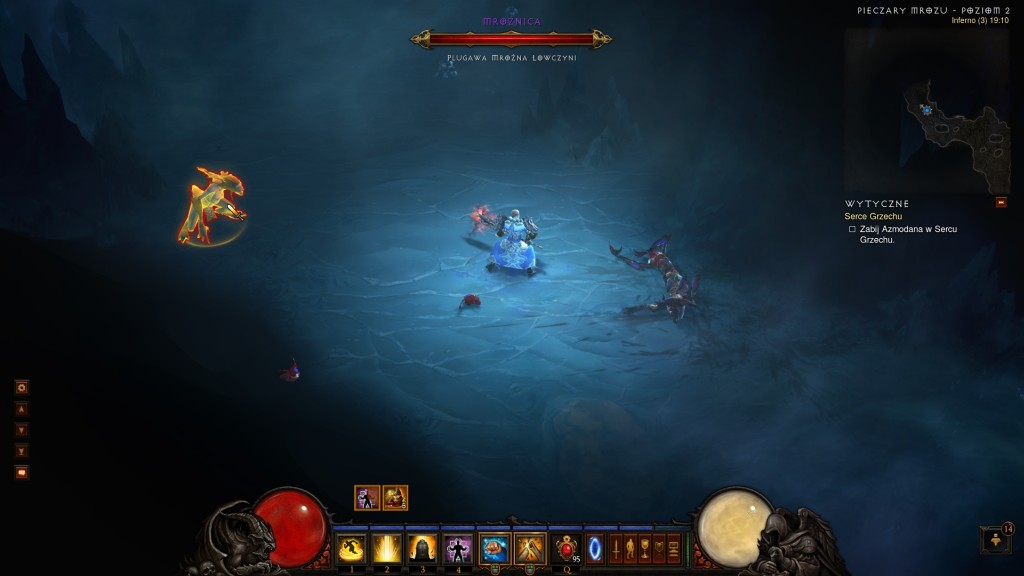Viewport: 1024px width, 576px height.
Task: Drink the red health potion
Action: point(567,548)
